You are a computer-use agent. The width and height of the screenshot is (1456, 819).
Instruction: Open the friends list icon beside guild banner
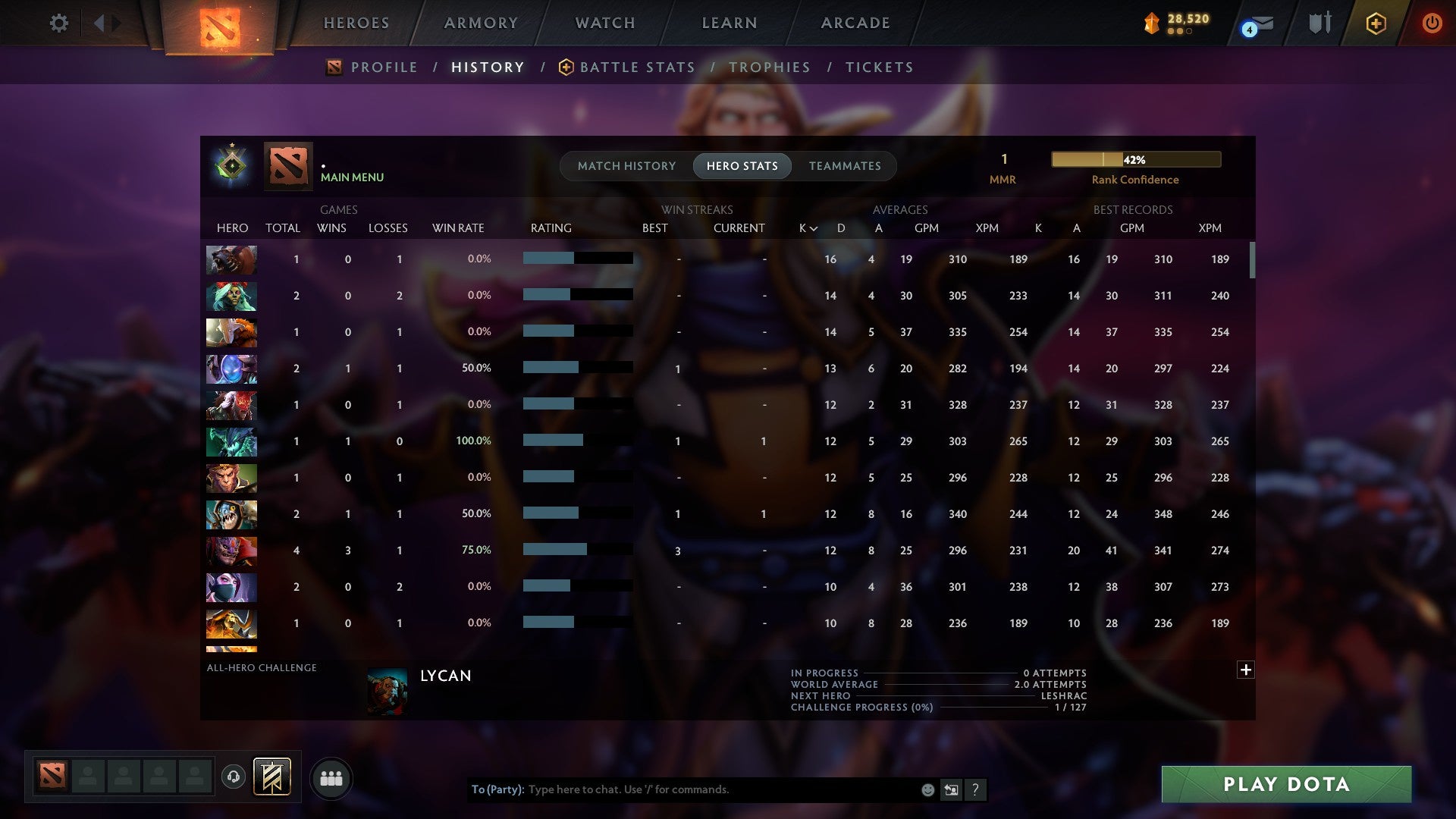[331, 778]
